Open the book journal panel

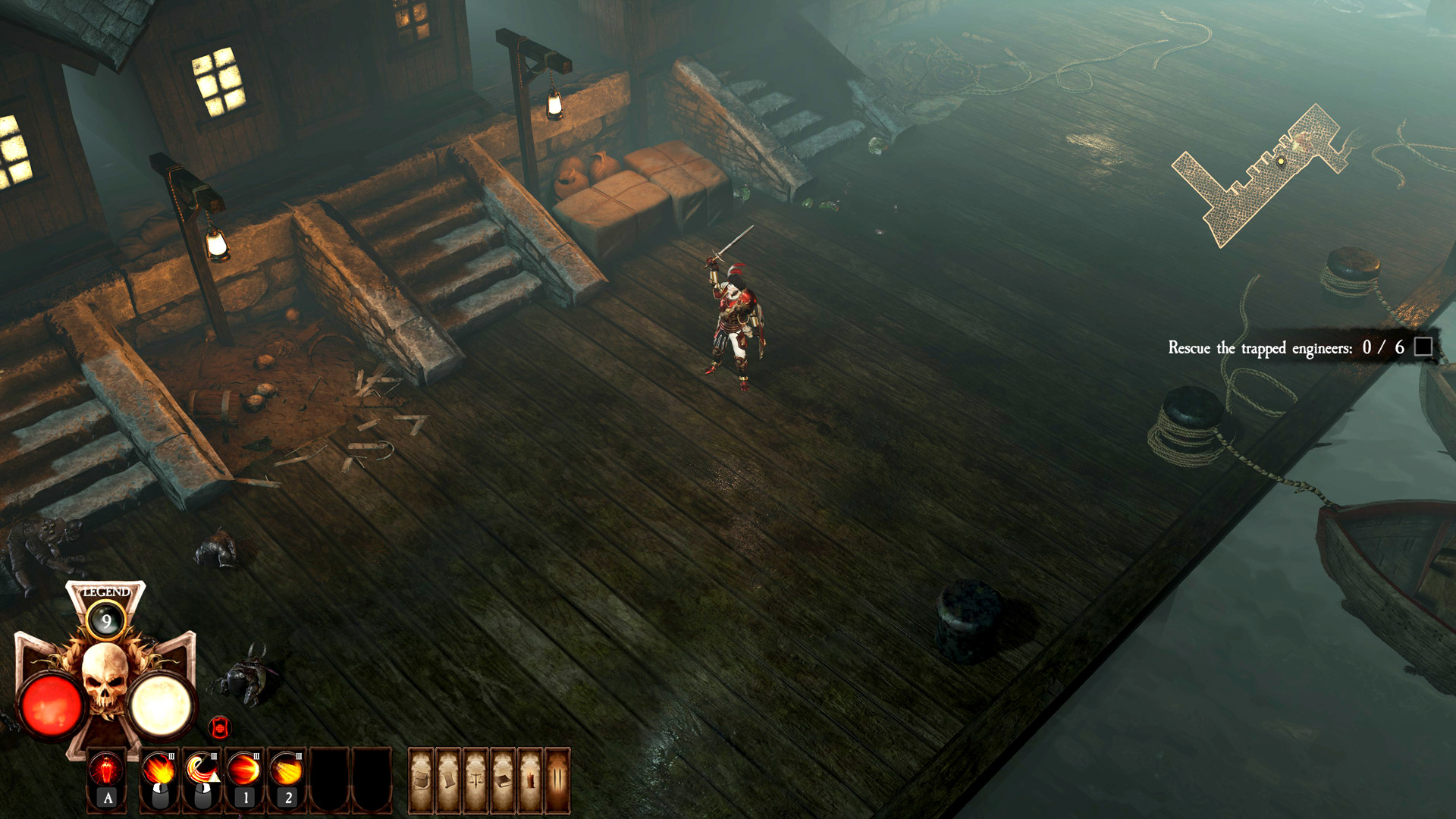503,780
